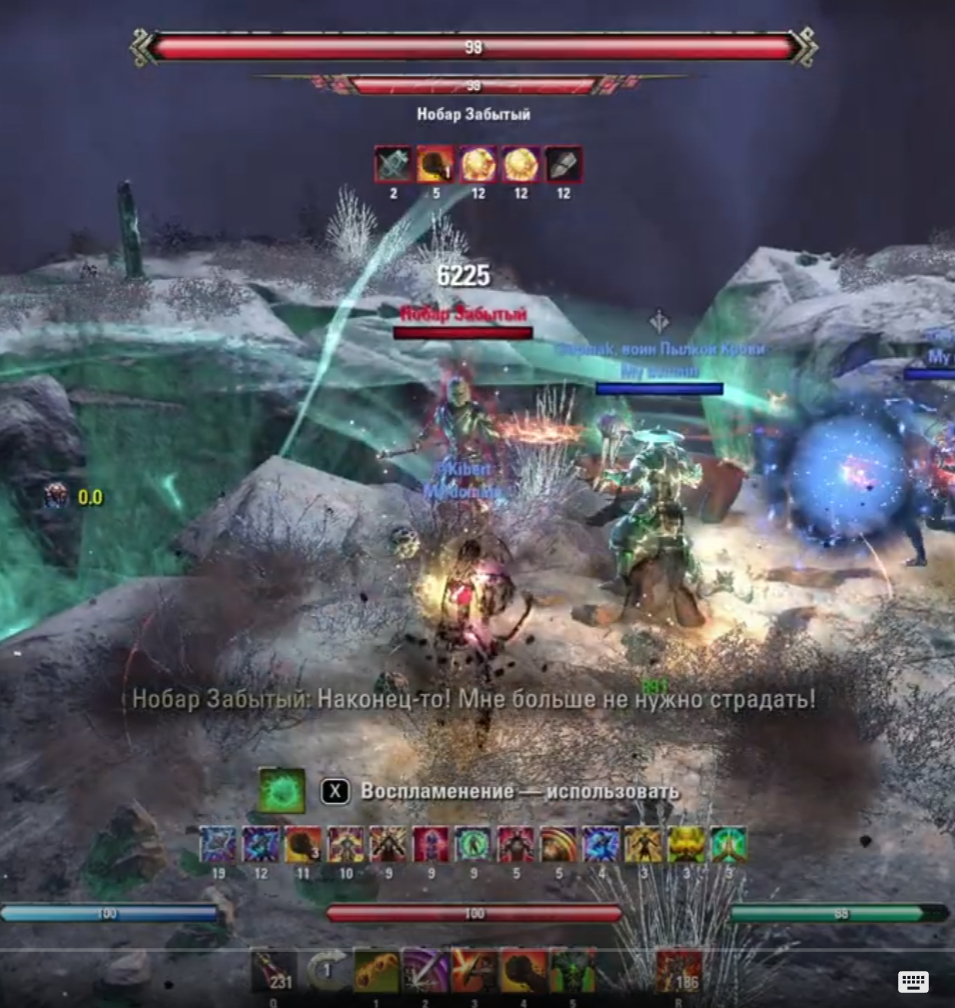Inspect the red-orange swirl buff icon
The image size is (955, 1008).
click(558, 845)
